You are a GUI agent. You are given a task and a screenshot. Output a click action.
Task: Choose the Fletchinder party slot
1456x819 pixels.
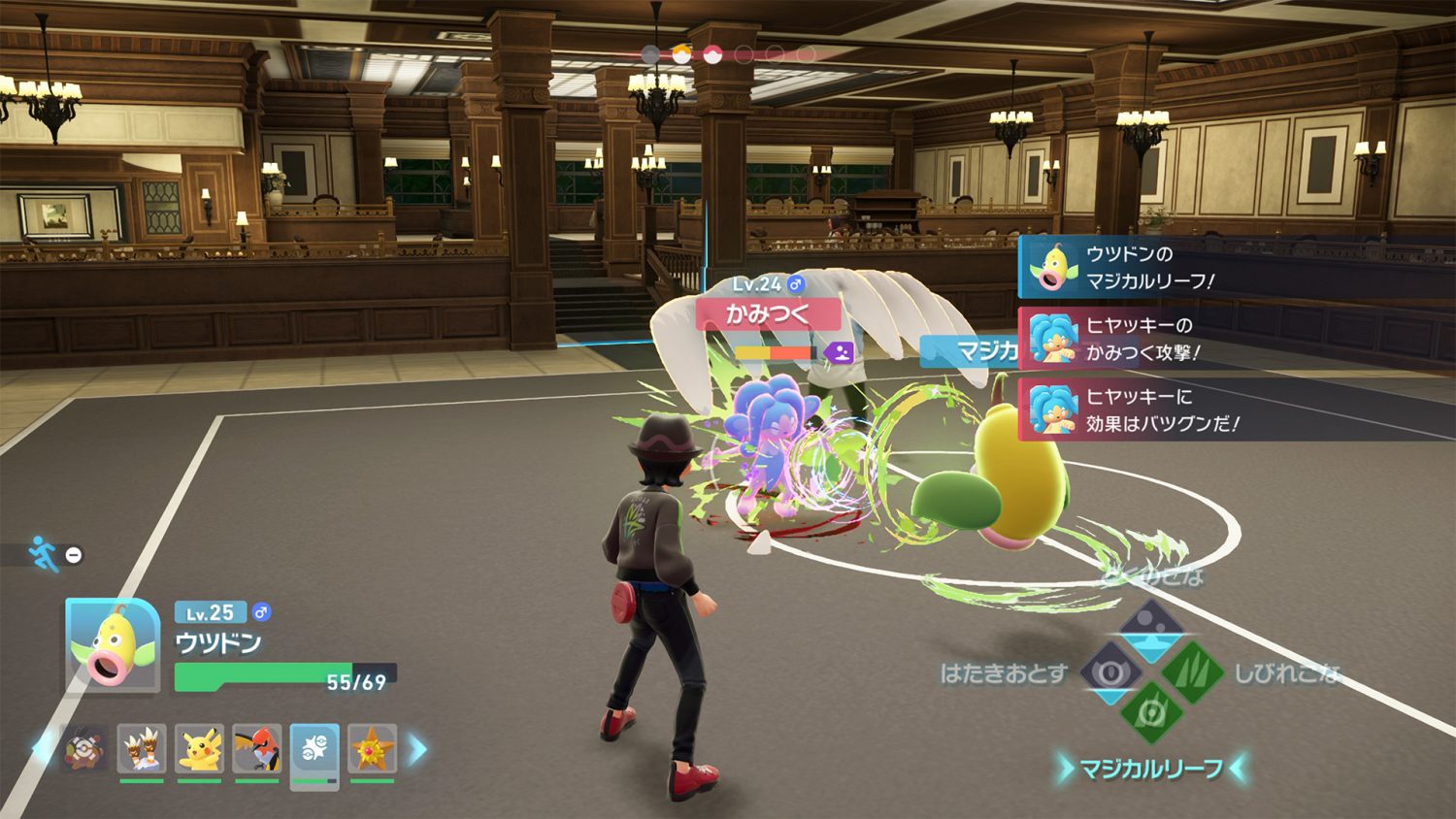[257, 748]
